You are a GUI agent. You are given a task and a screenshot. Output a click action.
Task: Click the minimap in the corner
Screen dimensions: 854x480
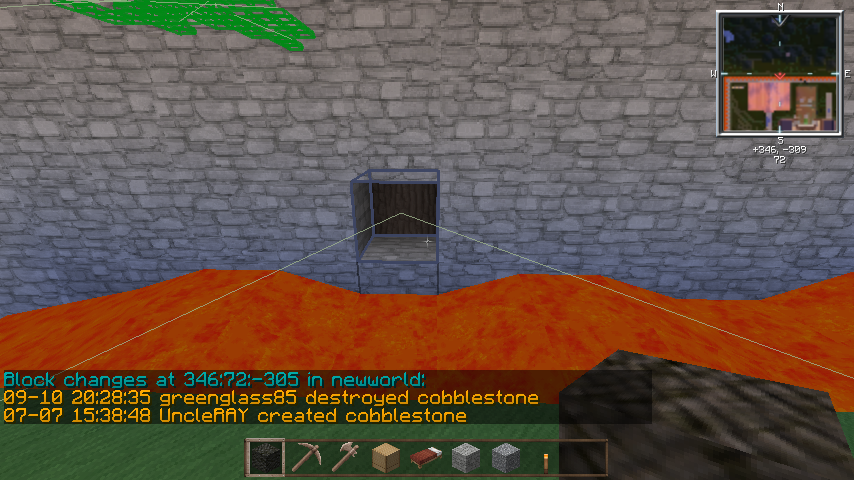(x=778, y=74)
